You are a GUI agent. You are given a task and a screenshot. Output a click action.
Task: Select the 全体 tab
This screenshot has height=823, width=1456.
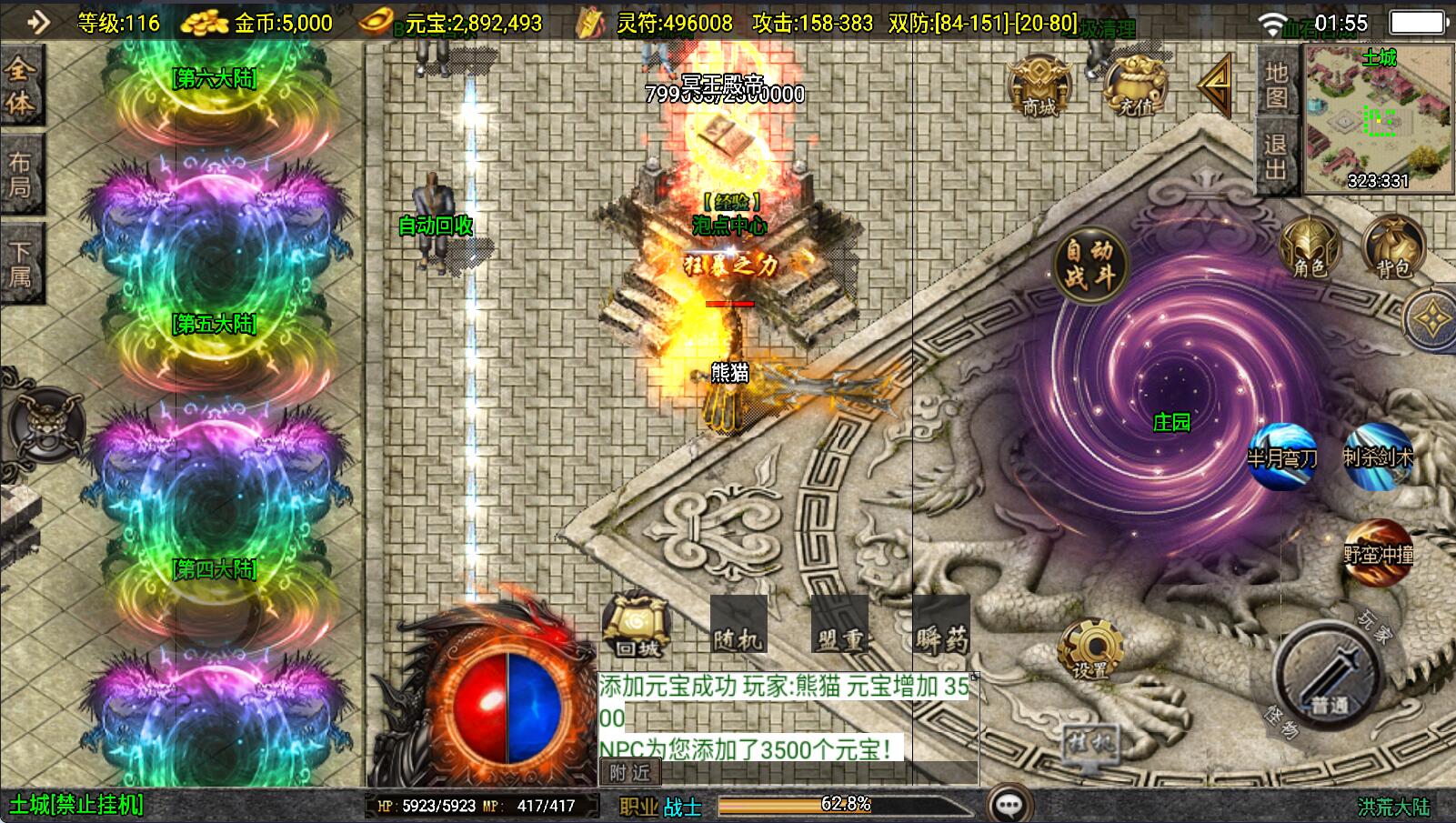pos(21,85)
